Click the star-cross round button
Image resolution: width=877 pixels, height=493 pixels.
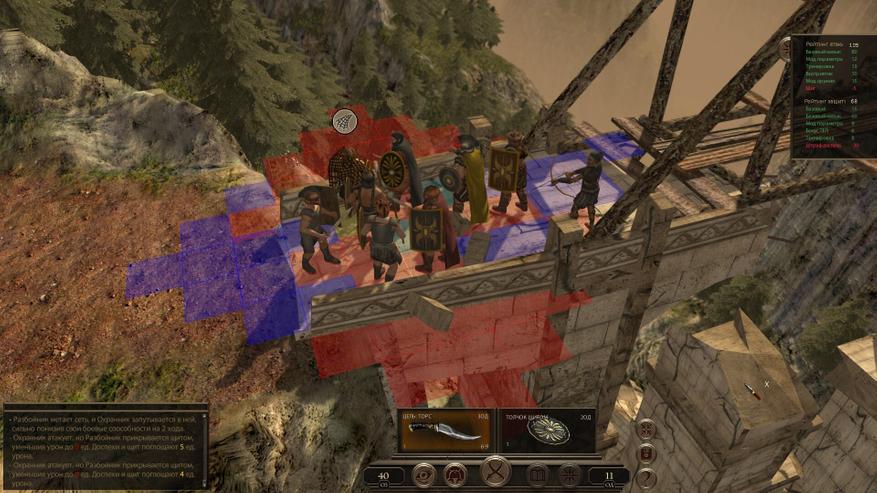pyautogui.click(x=568, y=475)
